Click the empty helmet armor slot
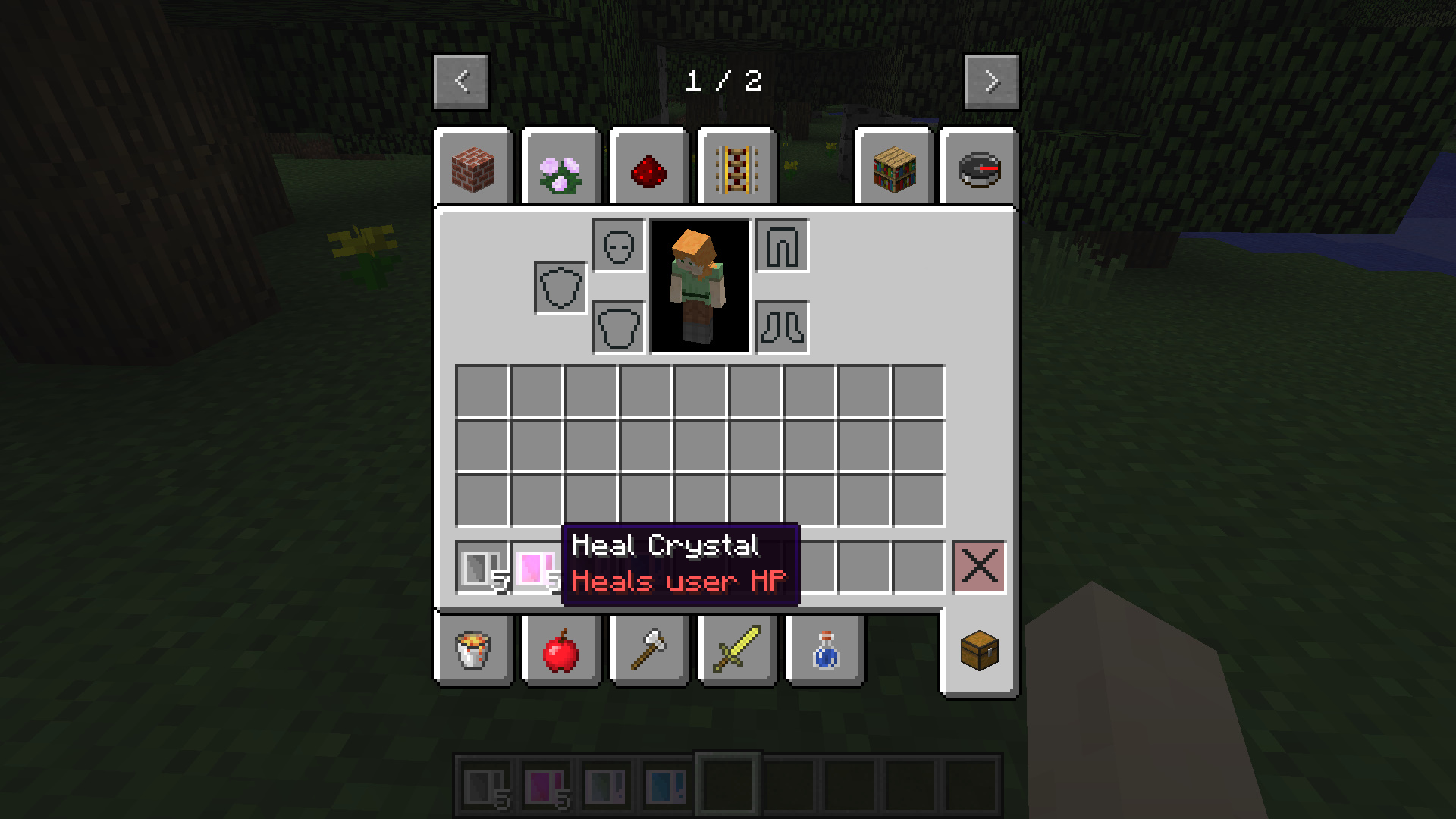The image size is (1456, 819). point(618,246)
